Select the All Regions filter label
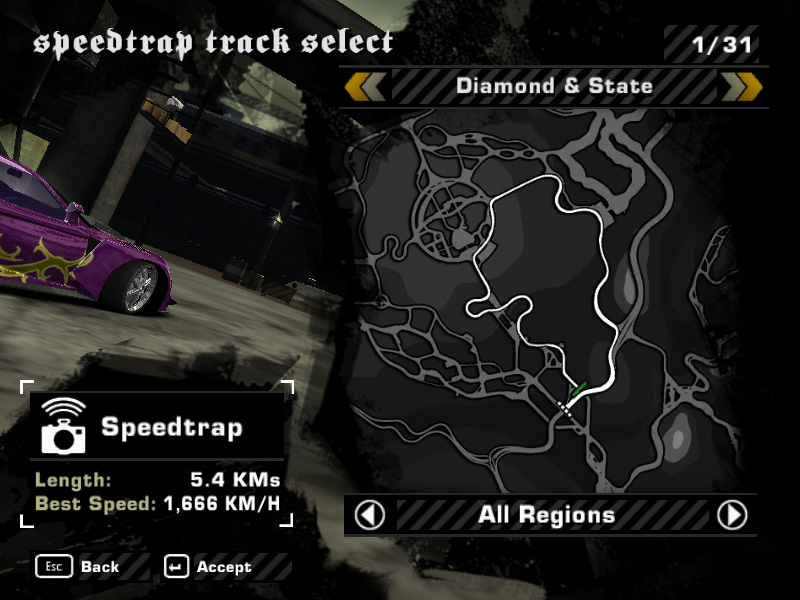The height and width of the screenshot is (600, 800). point(547,515)
